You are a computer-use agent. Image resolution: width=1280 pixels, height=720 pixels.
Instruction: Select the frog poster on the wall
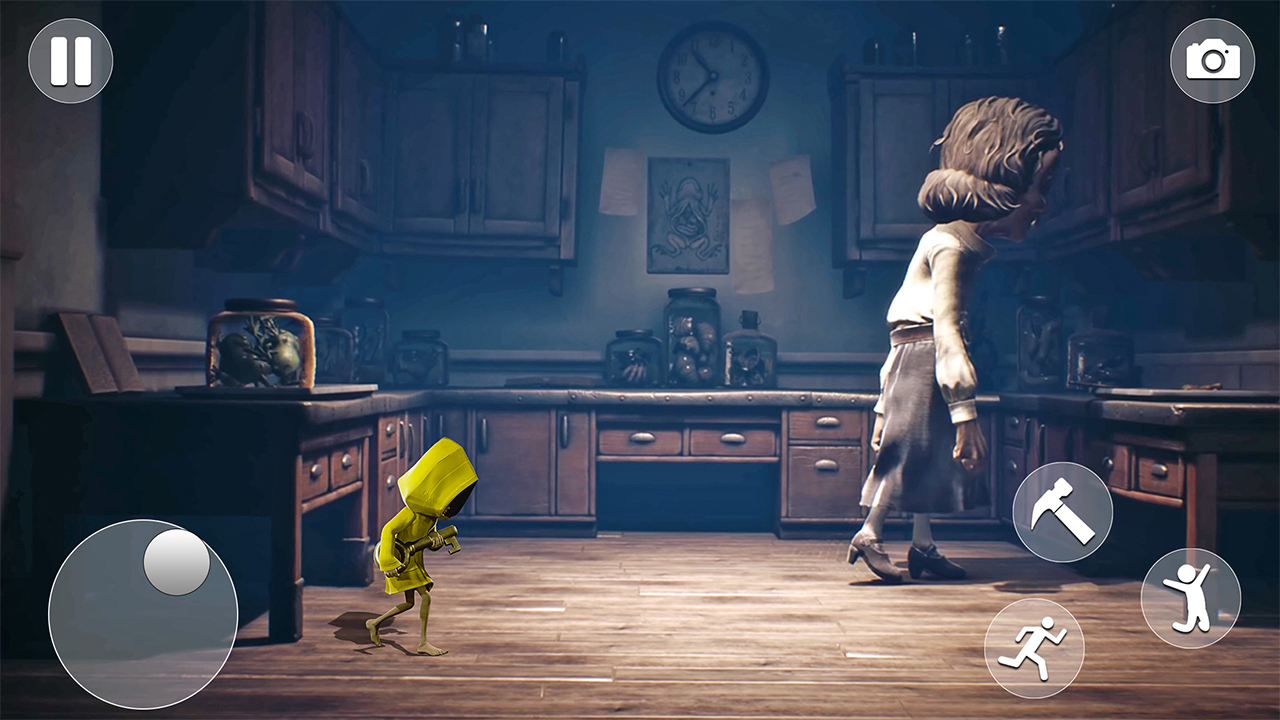click(690, 215)
